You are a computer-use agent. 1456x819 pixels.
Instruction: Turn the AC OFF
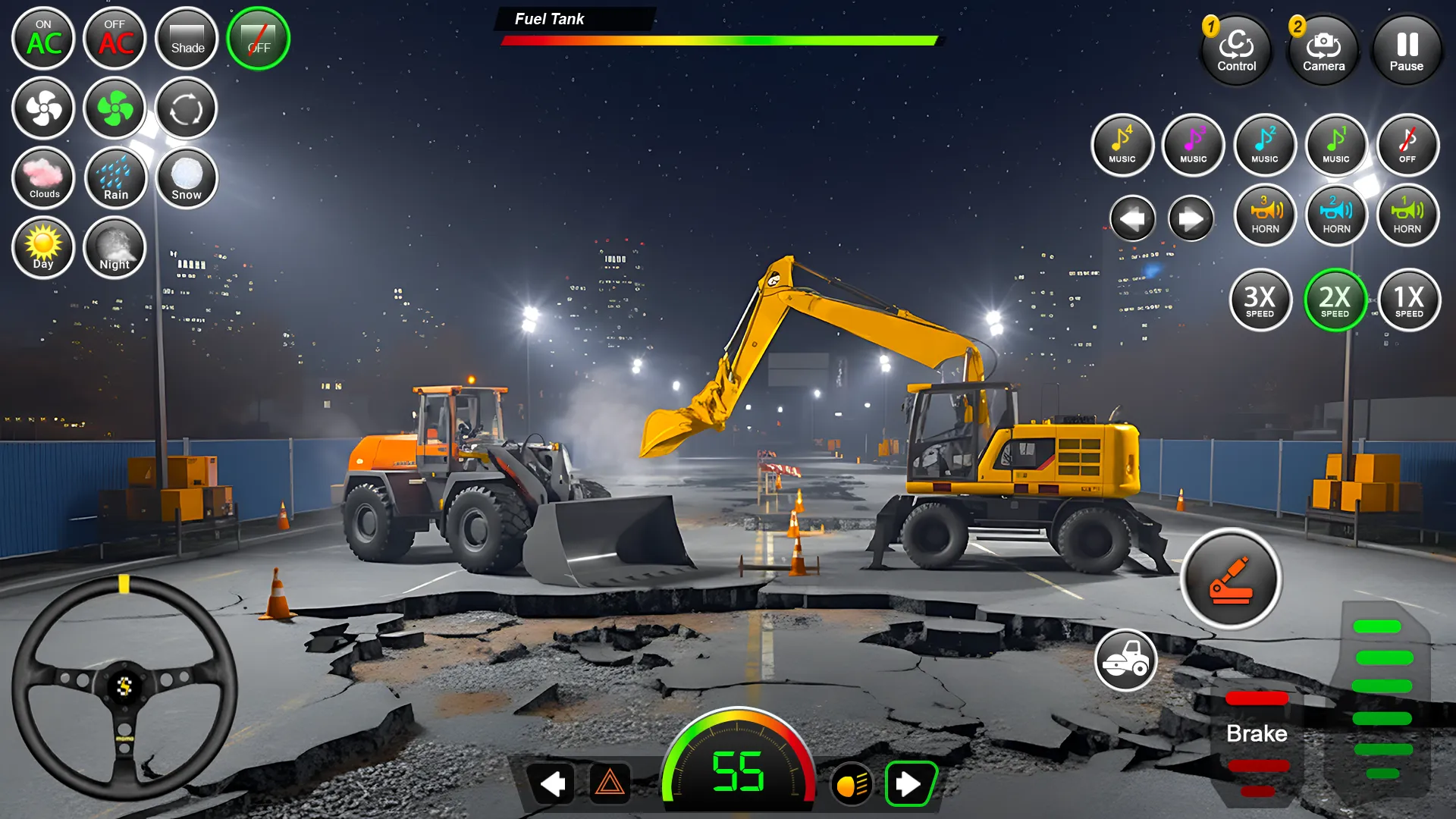point(115,39)
